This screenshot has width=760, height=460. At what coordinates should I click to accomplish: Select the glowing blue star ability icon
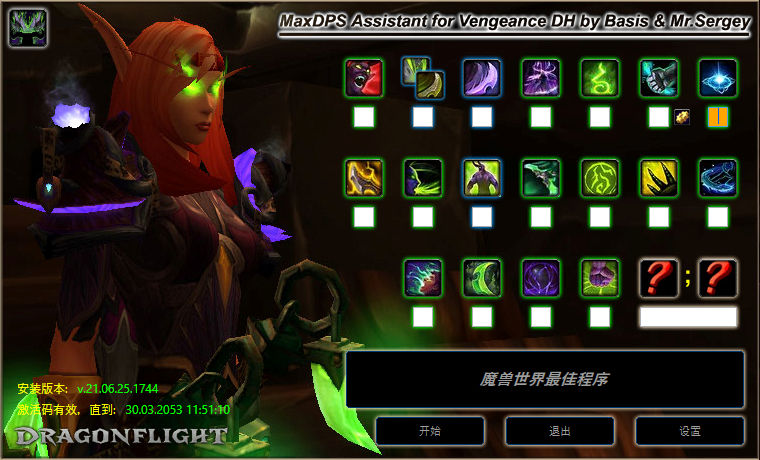718,78
